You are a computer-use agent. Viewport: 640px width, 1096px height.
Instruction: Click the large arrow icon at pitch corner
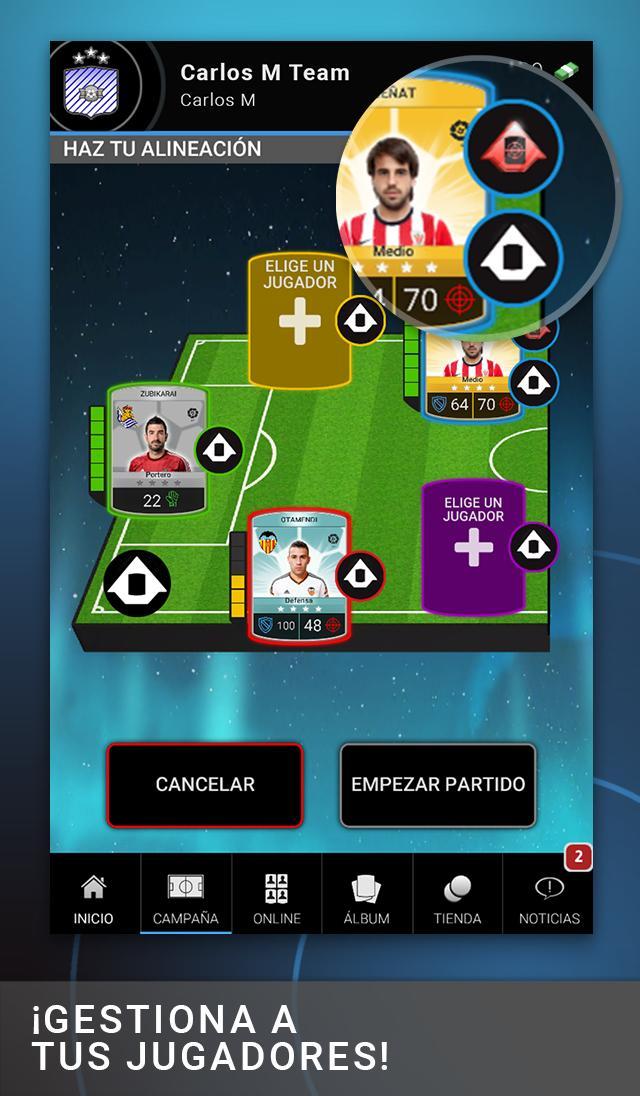coord(137,583)
